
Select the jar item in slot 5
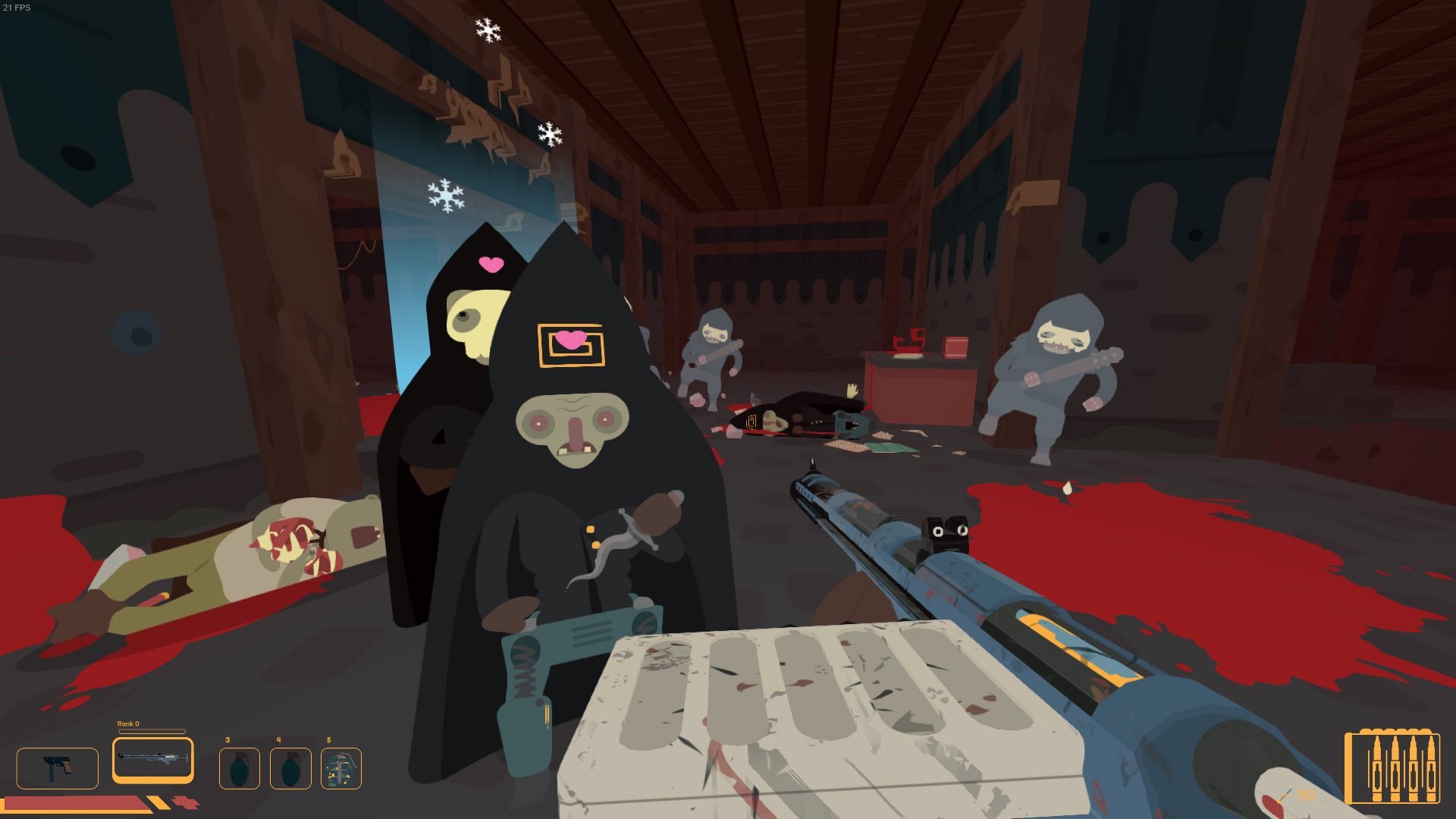pyautogui.click(x=343, y=768)
